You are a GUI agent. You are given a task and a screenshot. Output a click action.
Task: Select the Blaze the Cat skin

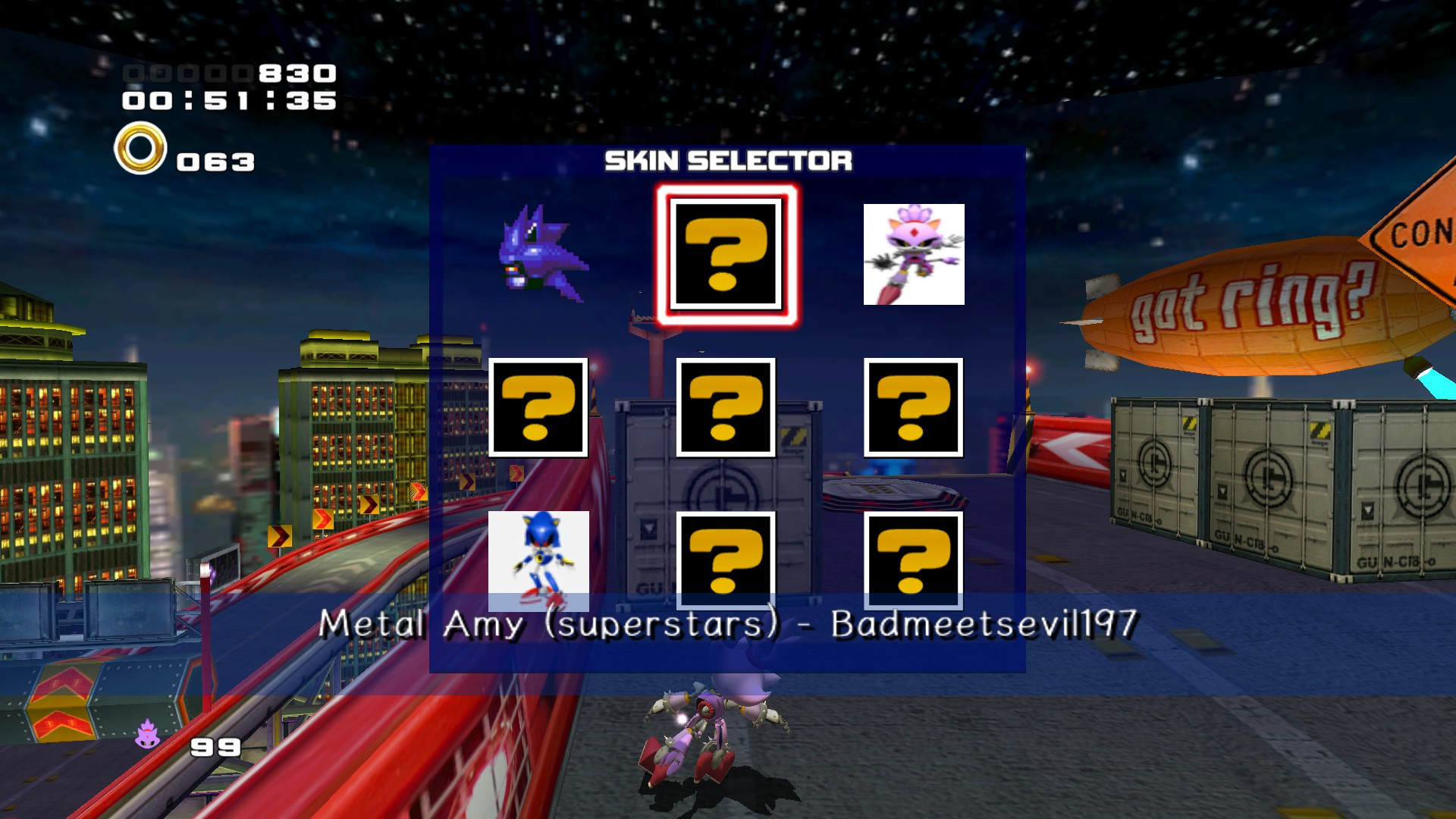pyautogui.click(x=913, y=254)
